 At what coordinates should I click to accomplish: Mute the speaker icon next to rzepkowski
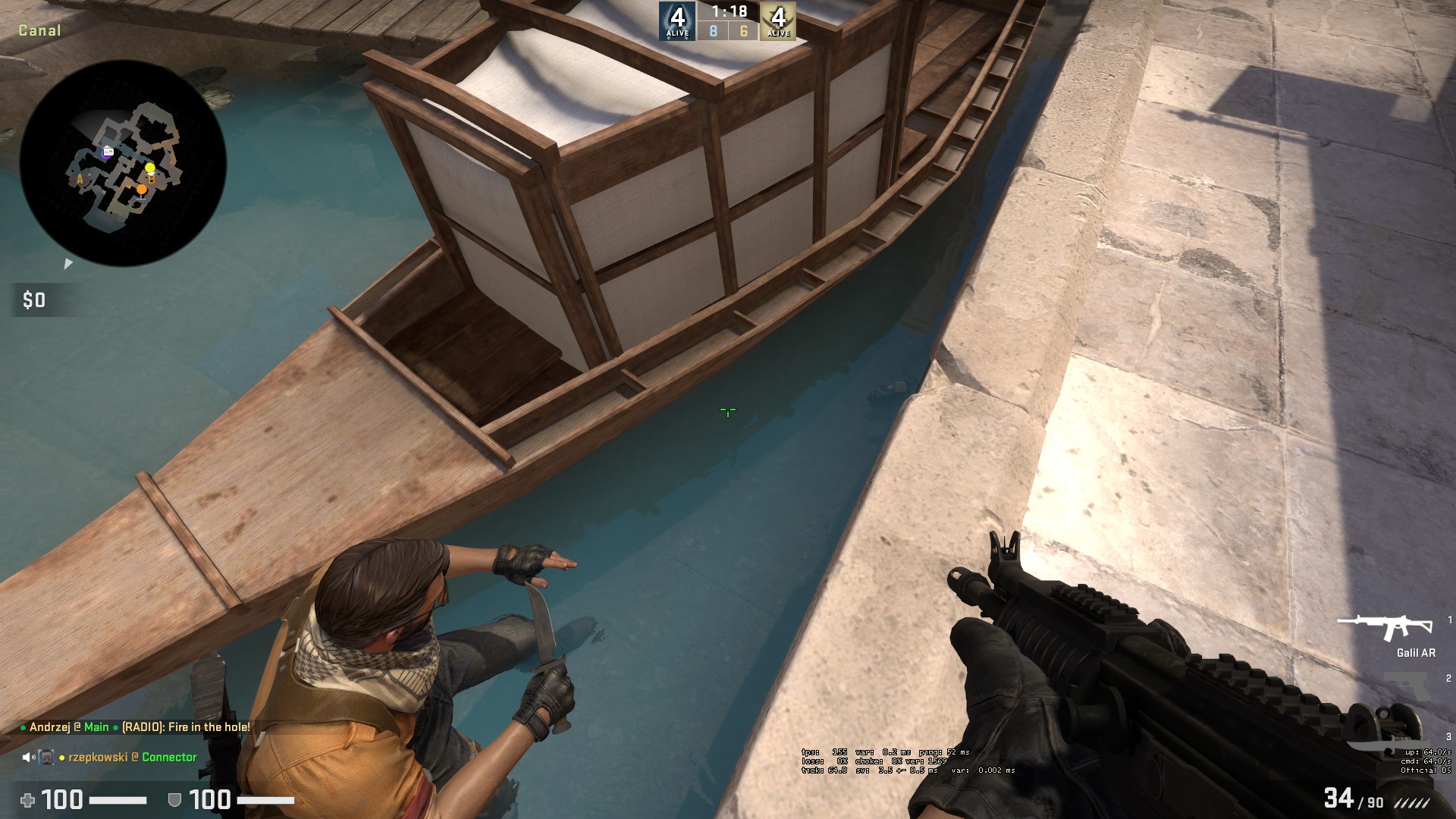point(27,758)
